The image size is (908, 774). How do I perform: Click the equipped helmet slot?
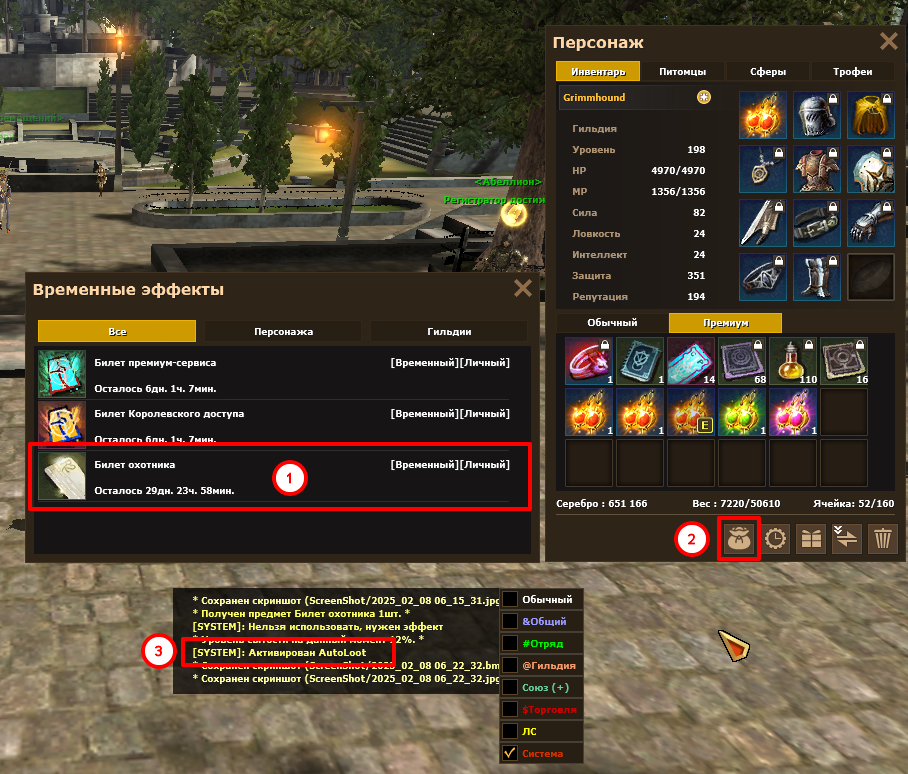pos(815,115)
